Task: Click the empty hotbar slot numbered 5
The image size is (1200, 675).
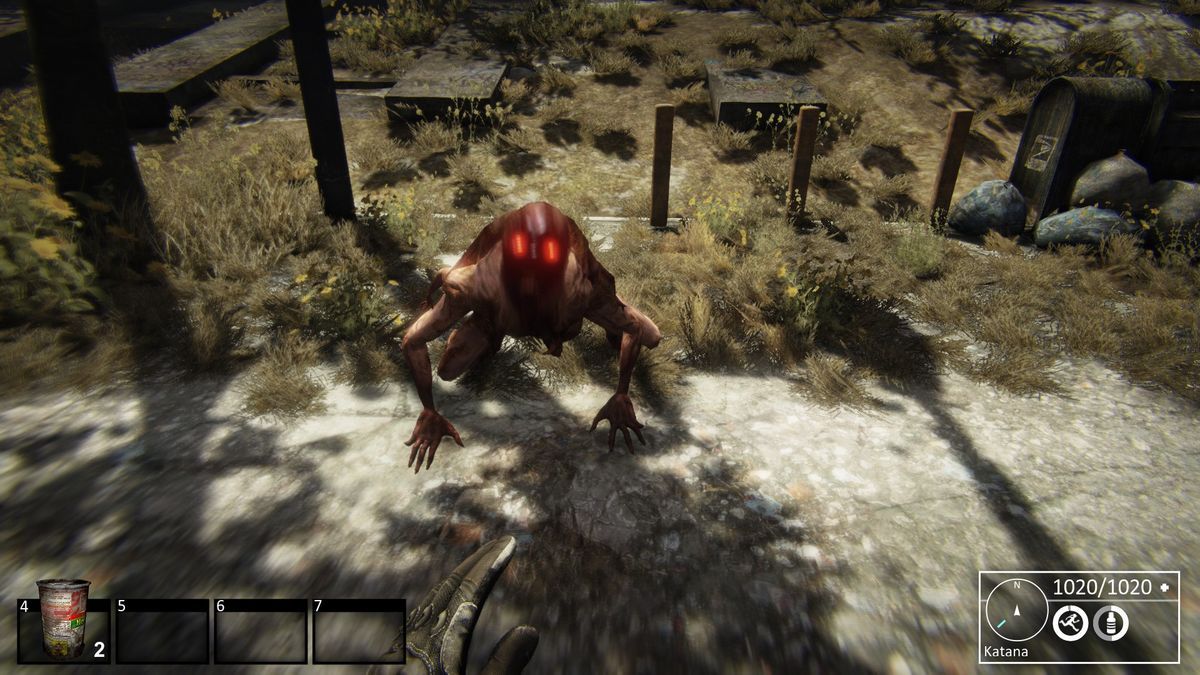Action: click(x=162, y=632)
